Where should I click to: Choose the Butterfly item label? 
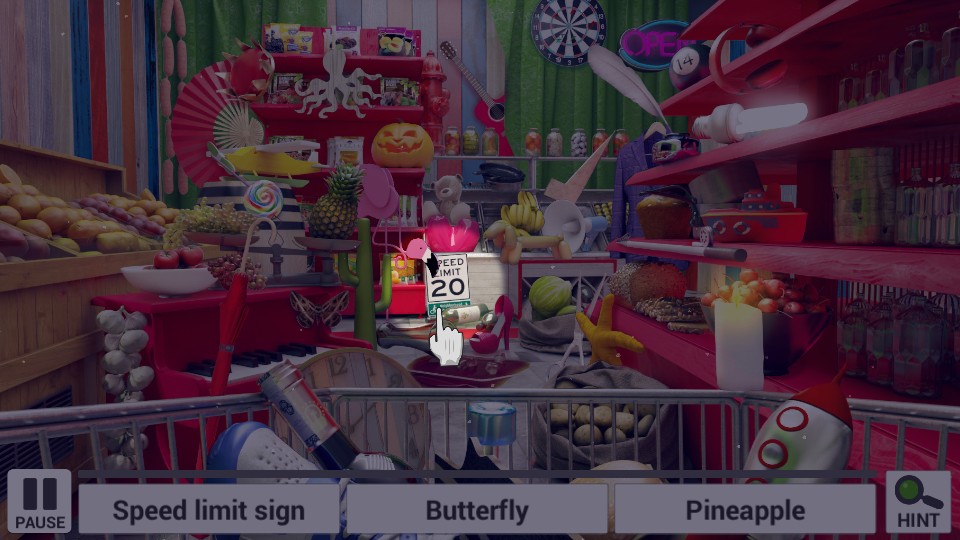477,510
